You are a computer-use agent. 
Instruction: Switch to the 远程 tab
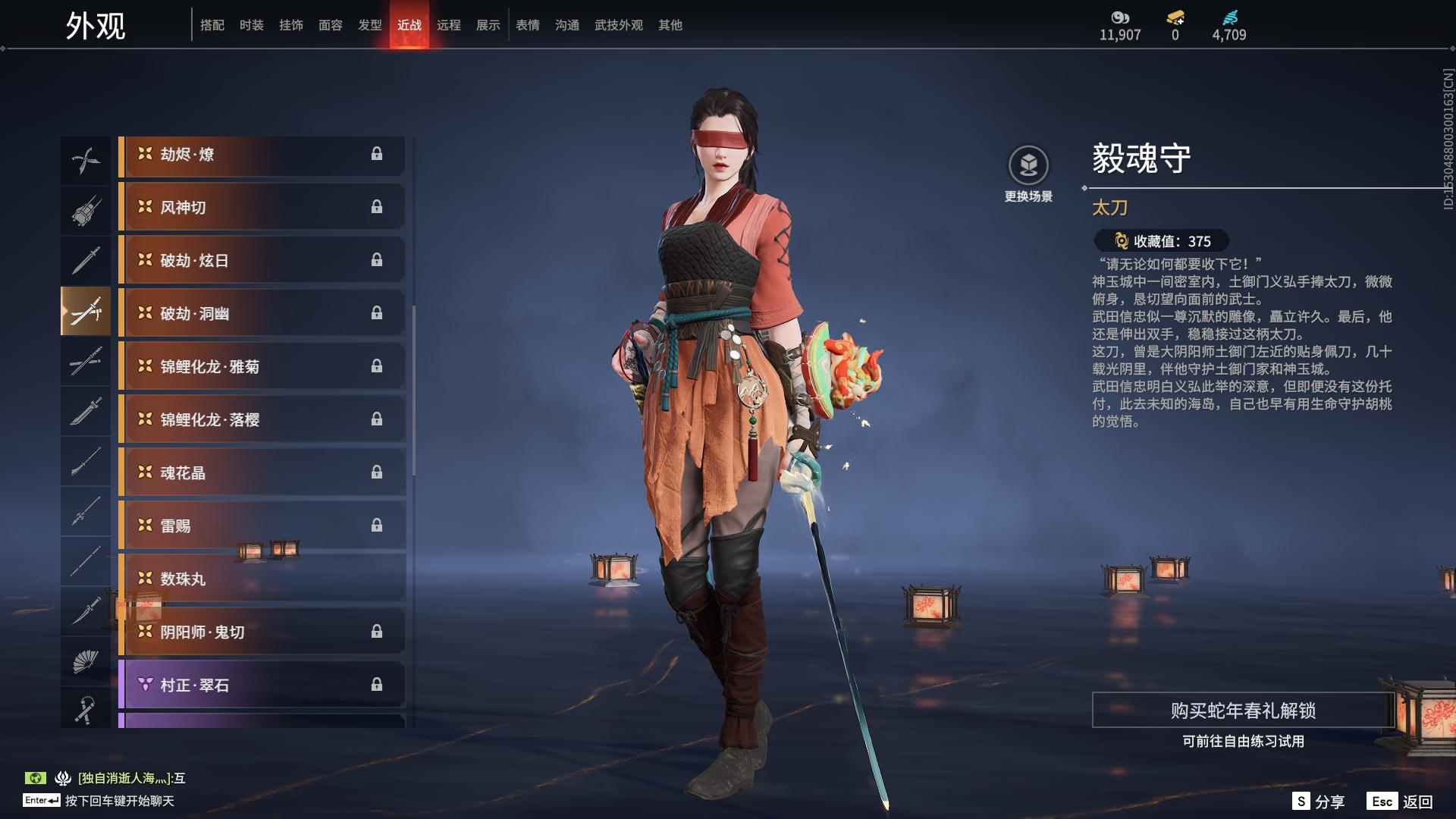tap(450, 24)
